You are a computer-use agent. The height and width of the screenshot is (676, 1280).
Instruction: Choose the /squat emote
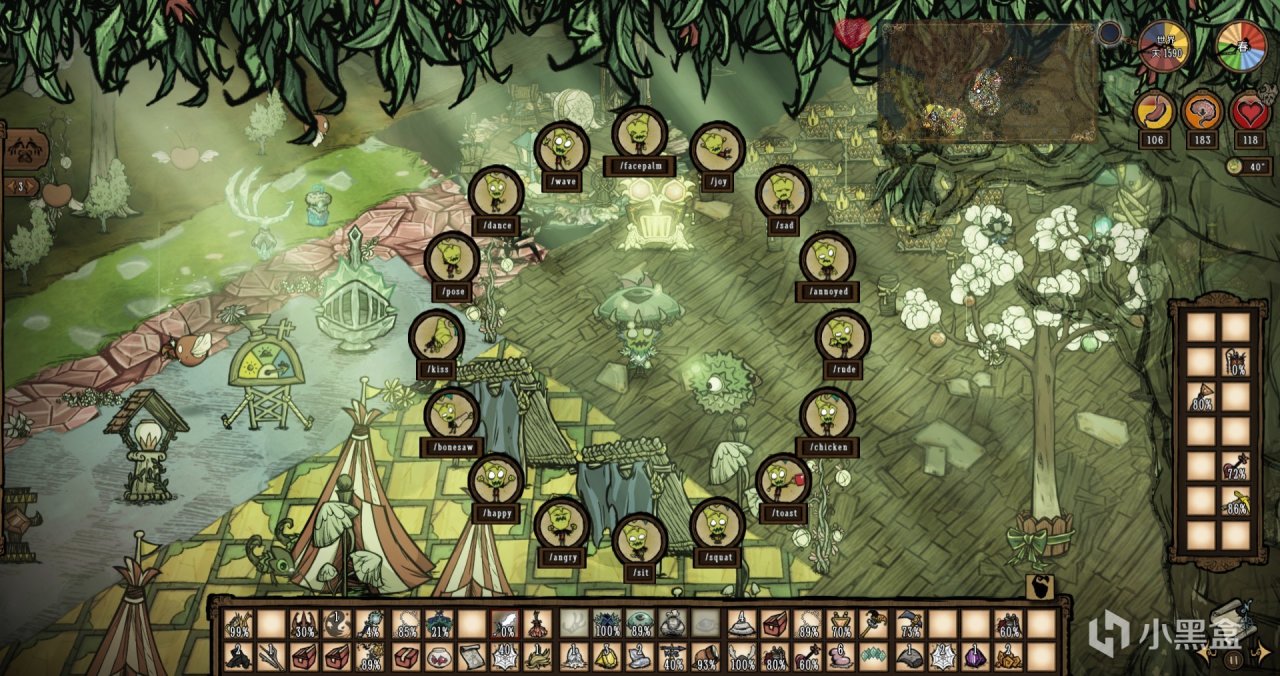(x=718, y=524)
